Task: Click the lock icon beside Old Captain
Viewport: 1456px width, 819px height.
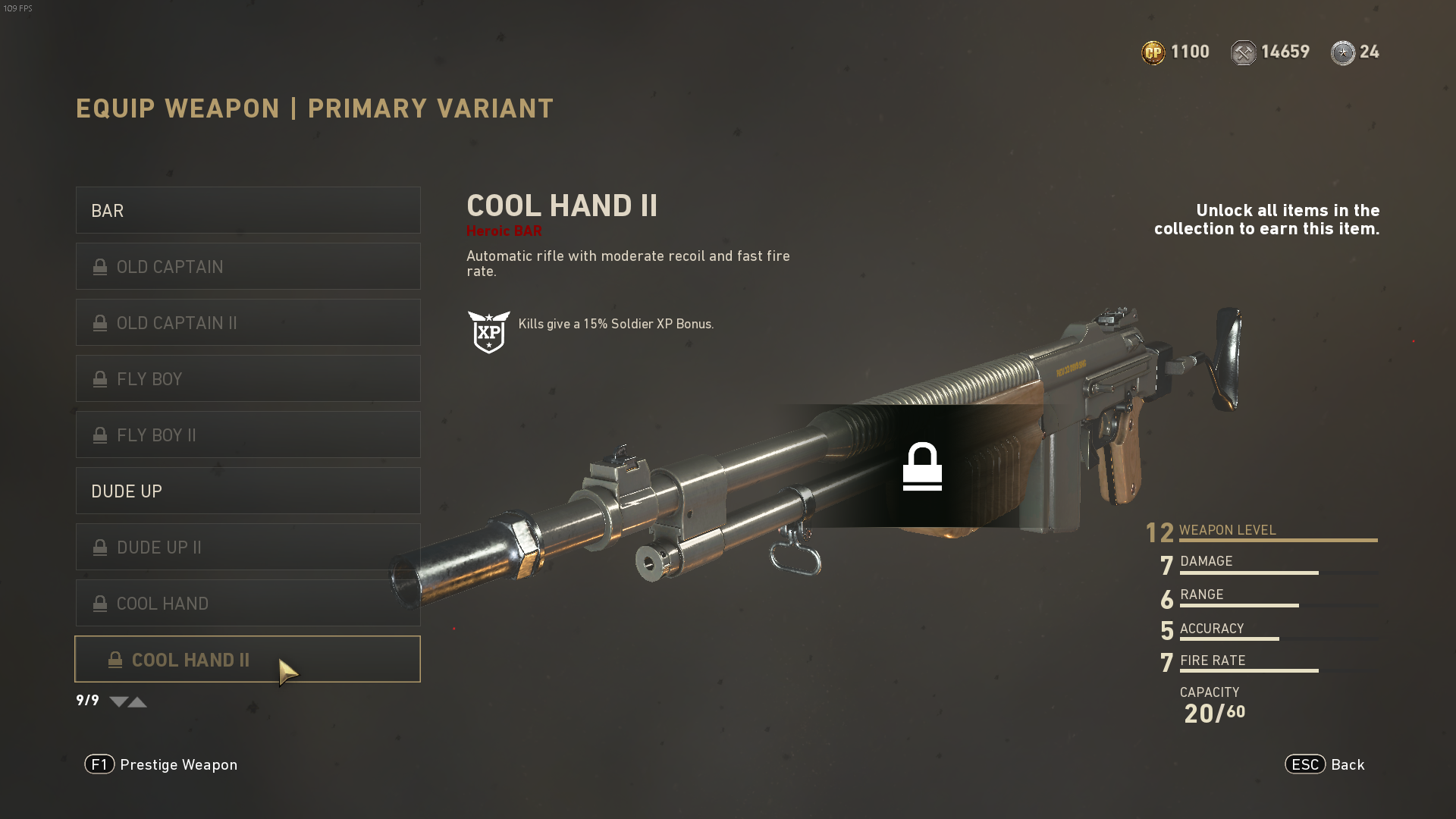Action: (99, 266)
